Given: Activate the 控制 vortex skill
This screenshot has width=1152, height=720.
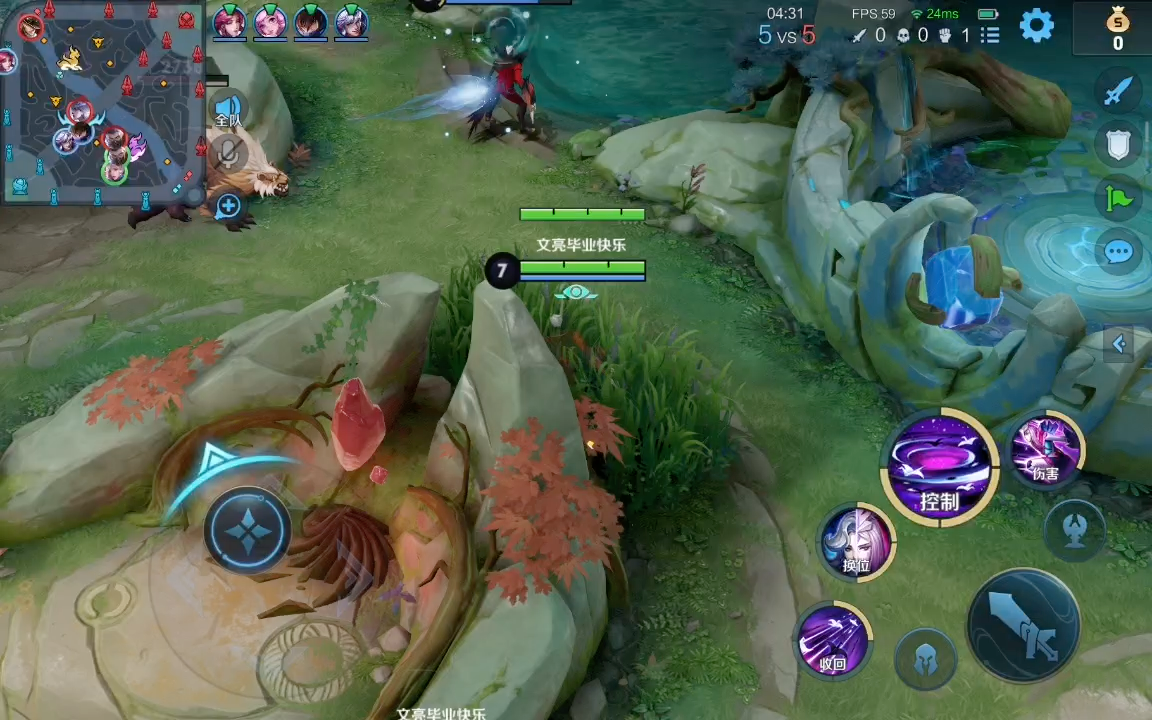Looking at the screenshot, I should tap(938, 468).
